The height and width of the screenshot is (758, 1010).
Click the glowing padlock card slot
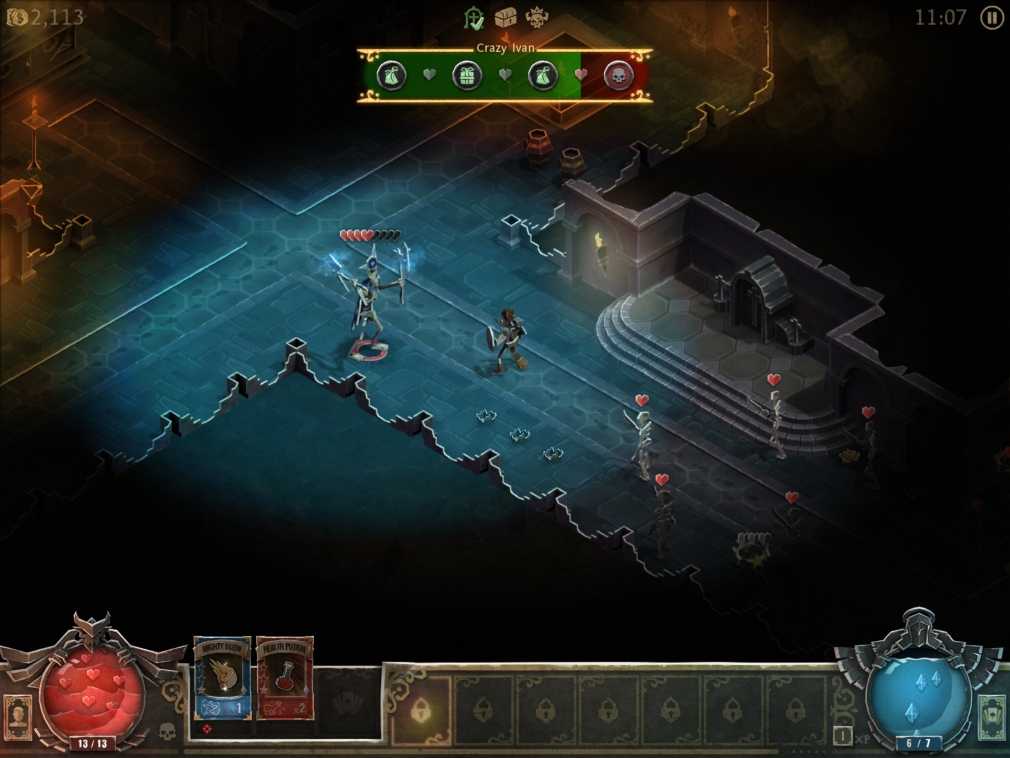click(421, 710)
